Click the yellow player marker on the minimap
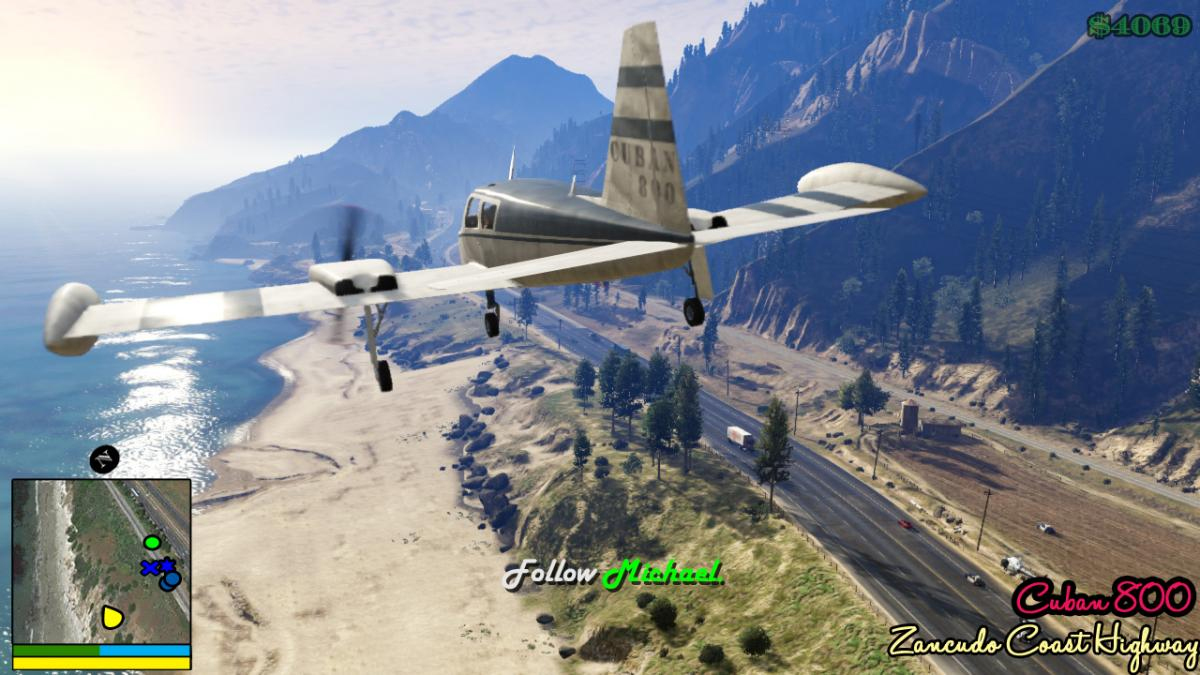The height and width of the screenshot is (675, 1200). pos(112,617)
